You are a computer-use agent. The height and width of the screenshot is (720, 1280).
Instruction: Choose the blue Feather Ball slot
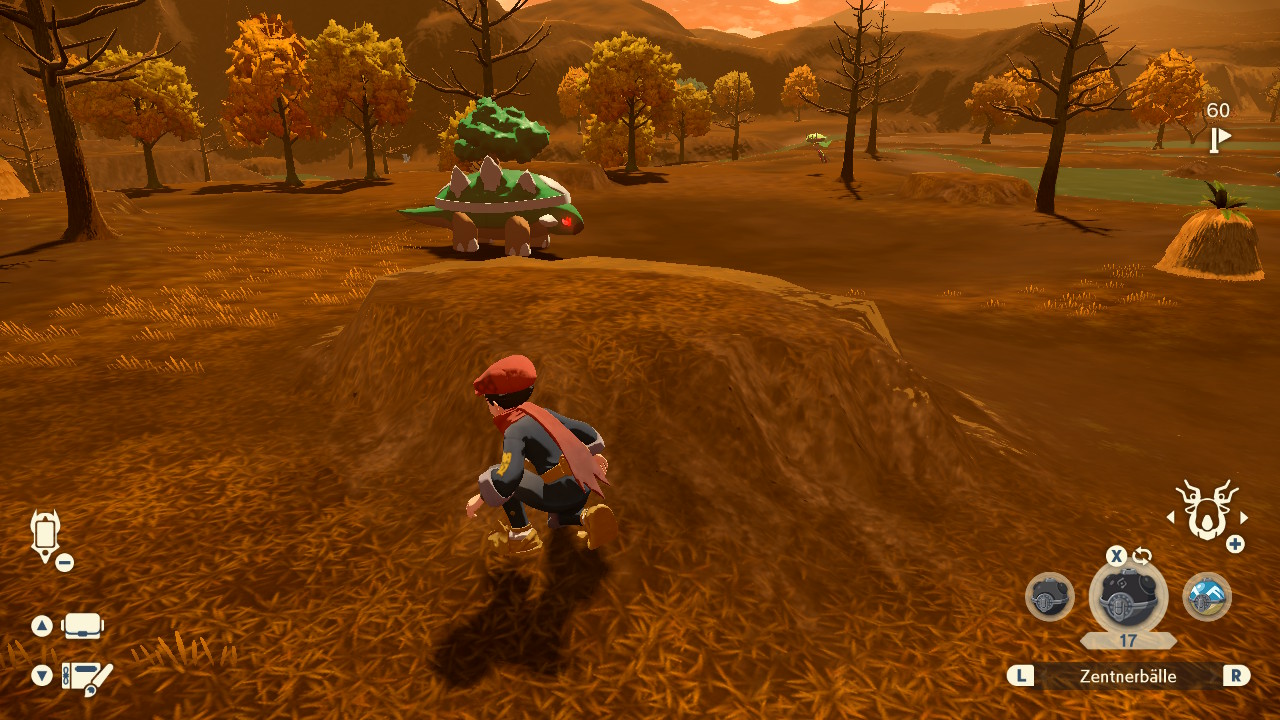1207,597
